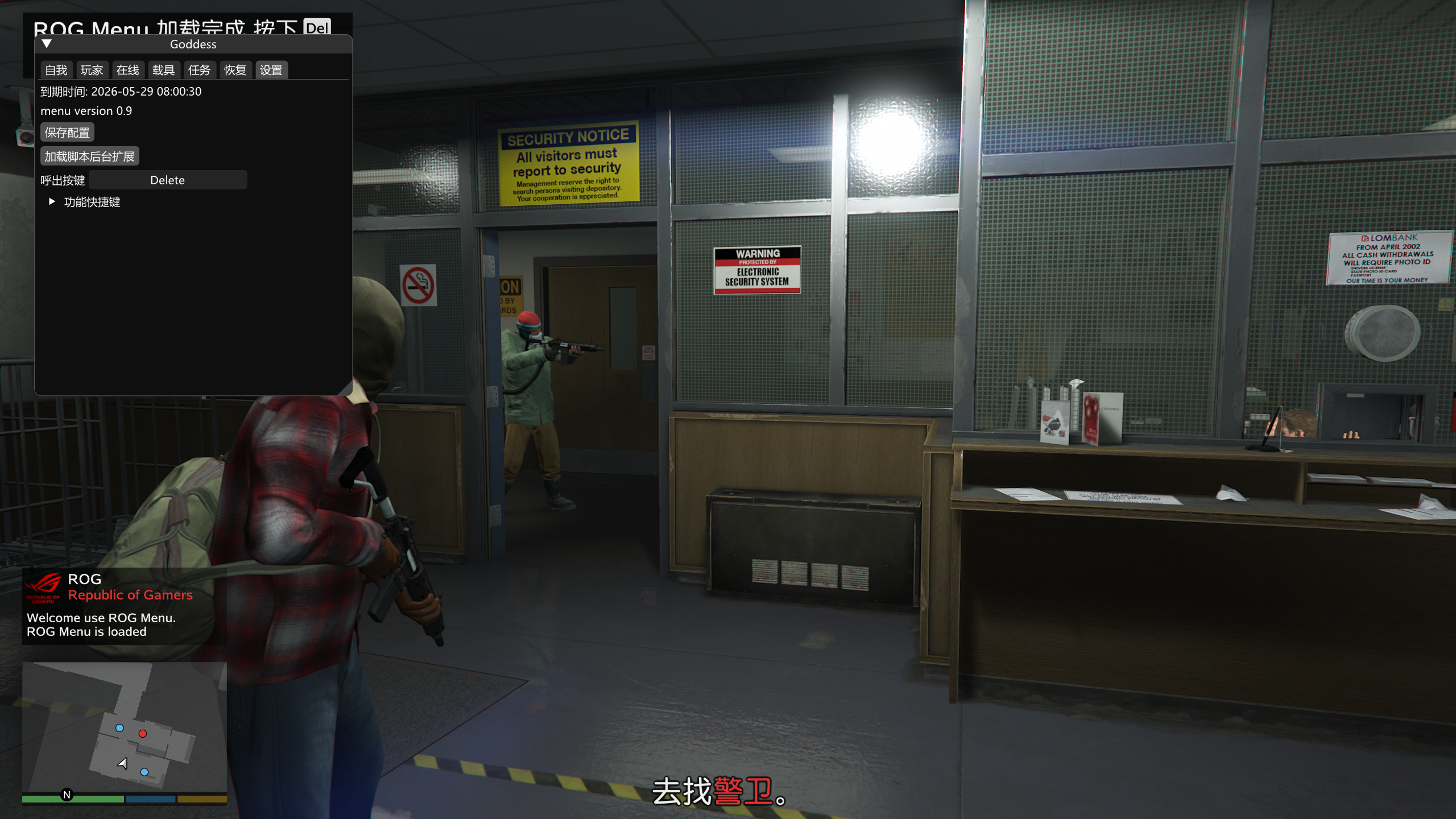Open the 玩家 tab
Viewport: 1456px width, 819px height.
click(x=92, y=70)
